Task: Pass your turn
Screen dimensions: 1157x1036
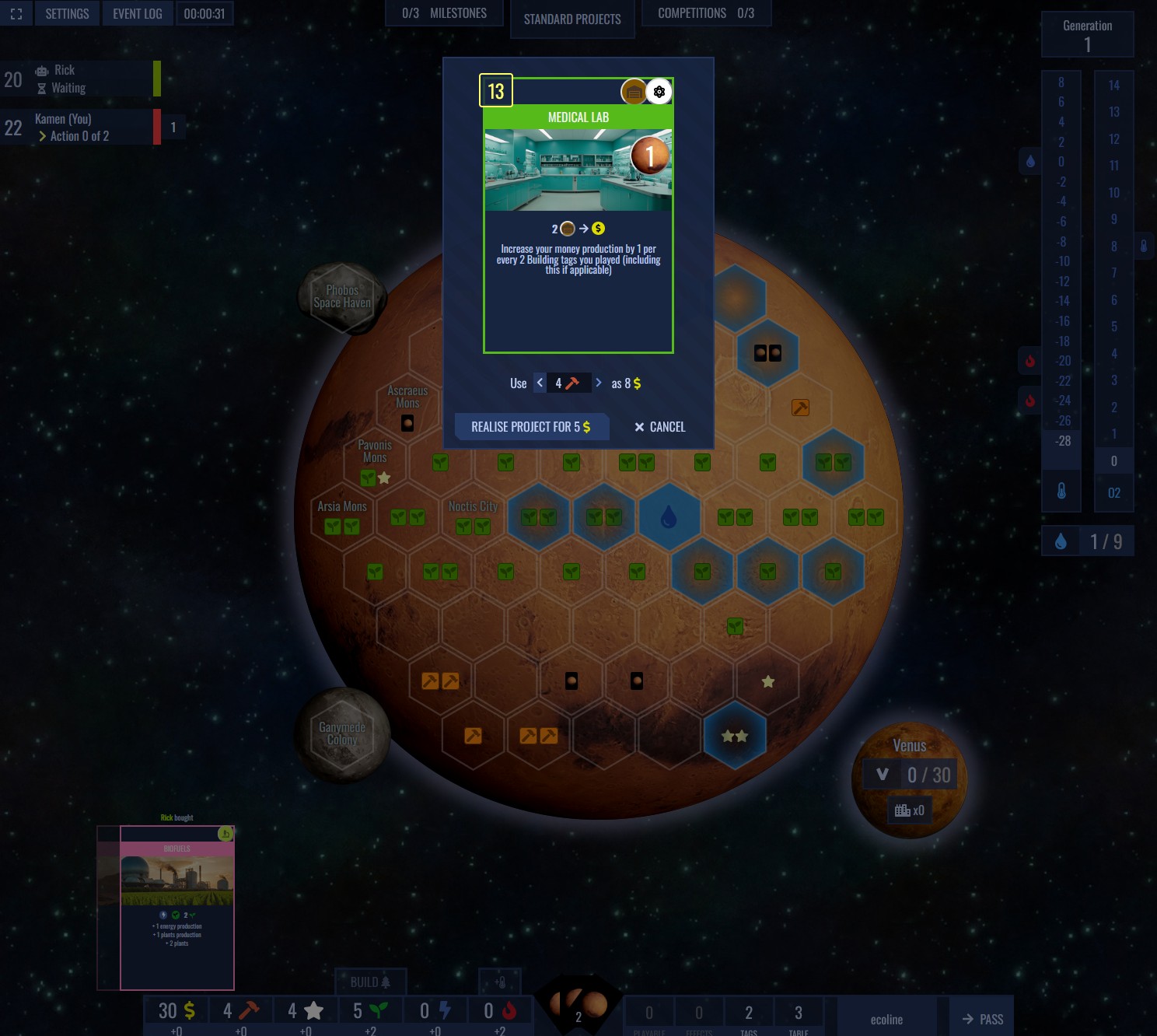Action: coord(982,1019)
